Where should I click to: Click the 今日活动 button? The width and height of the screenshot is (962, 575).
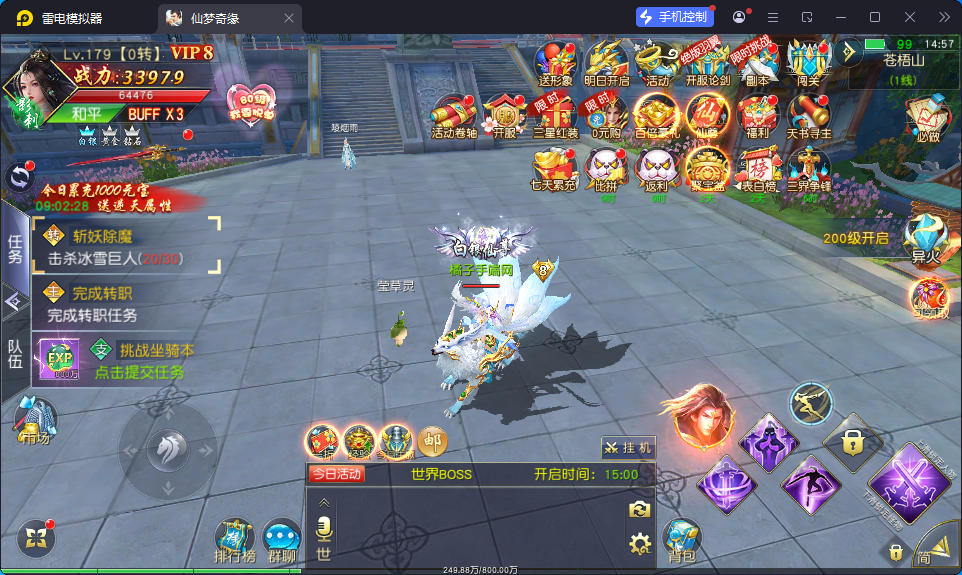click(335, 474)
